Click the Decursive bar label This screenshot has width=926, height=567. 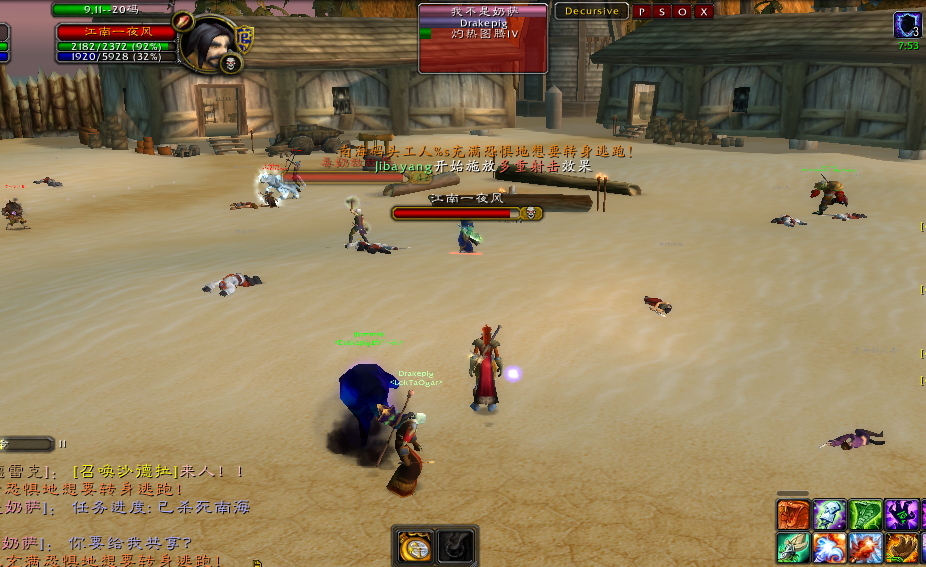(591, 12)
